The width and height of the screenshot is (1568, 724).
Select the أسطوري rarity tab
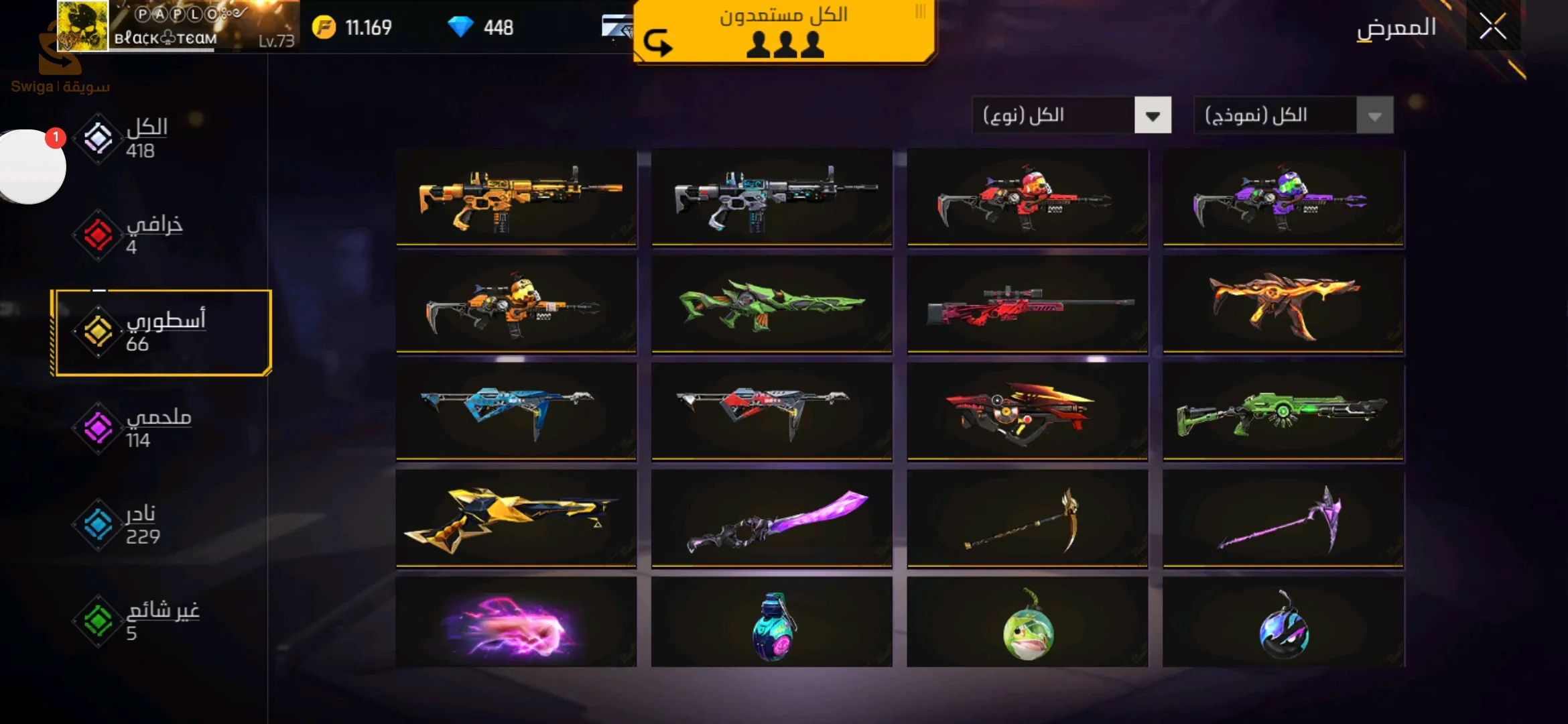click(161, 333)
